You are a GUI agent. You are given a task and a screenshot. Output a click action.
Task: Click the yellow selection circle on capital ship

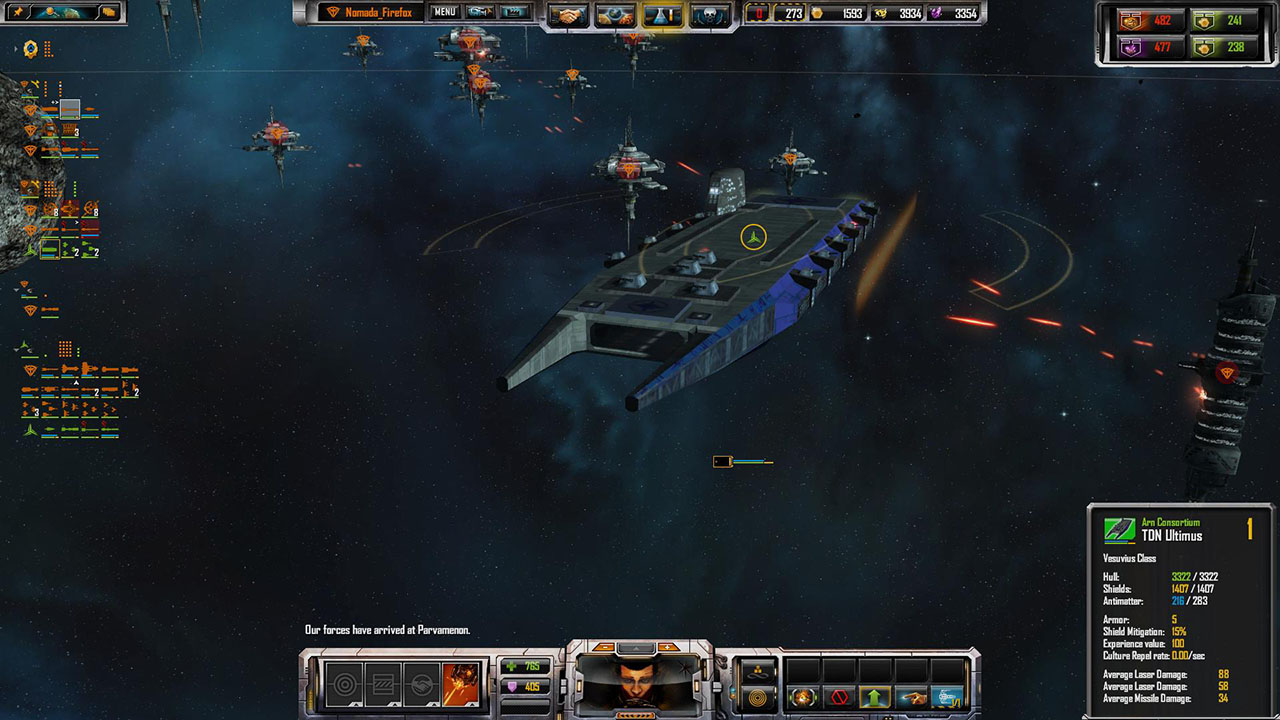click(753, 237)
